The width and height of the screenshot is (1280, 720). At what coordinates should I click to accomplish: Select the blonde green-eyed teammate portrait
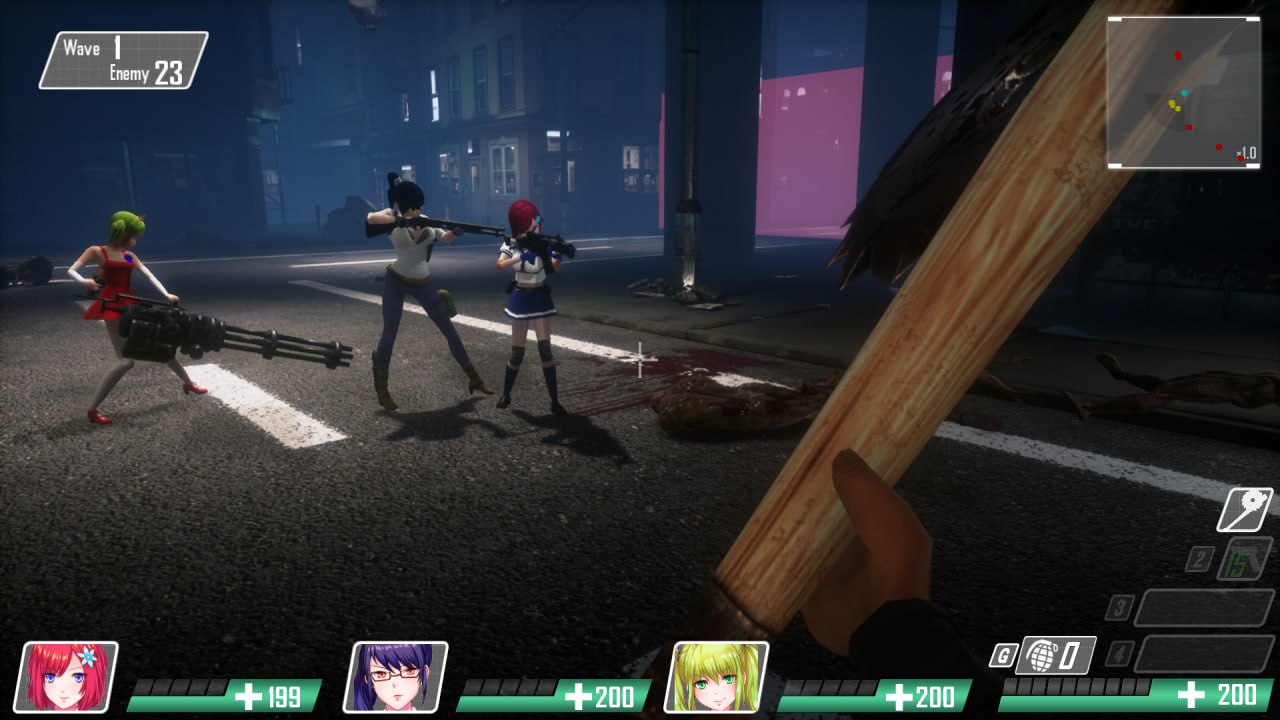click(716, 677)
